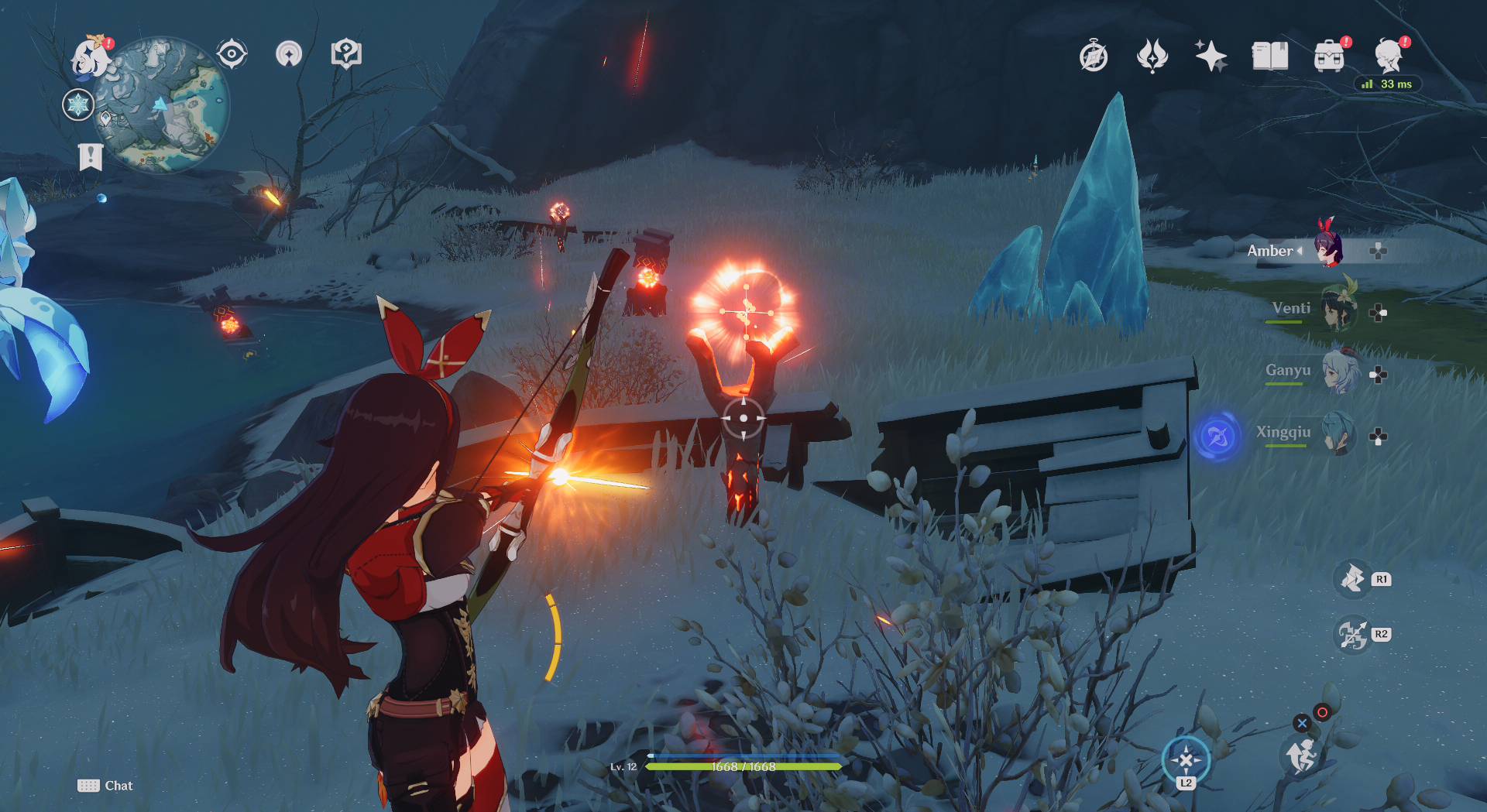Select the Elemental Skill R1 icon
Viewport: 1487px width, 812px height.
[x=1351, y=579]
